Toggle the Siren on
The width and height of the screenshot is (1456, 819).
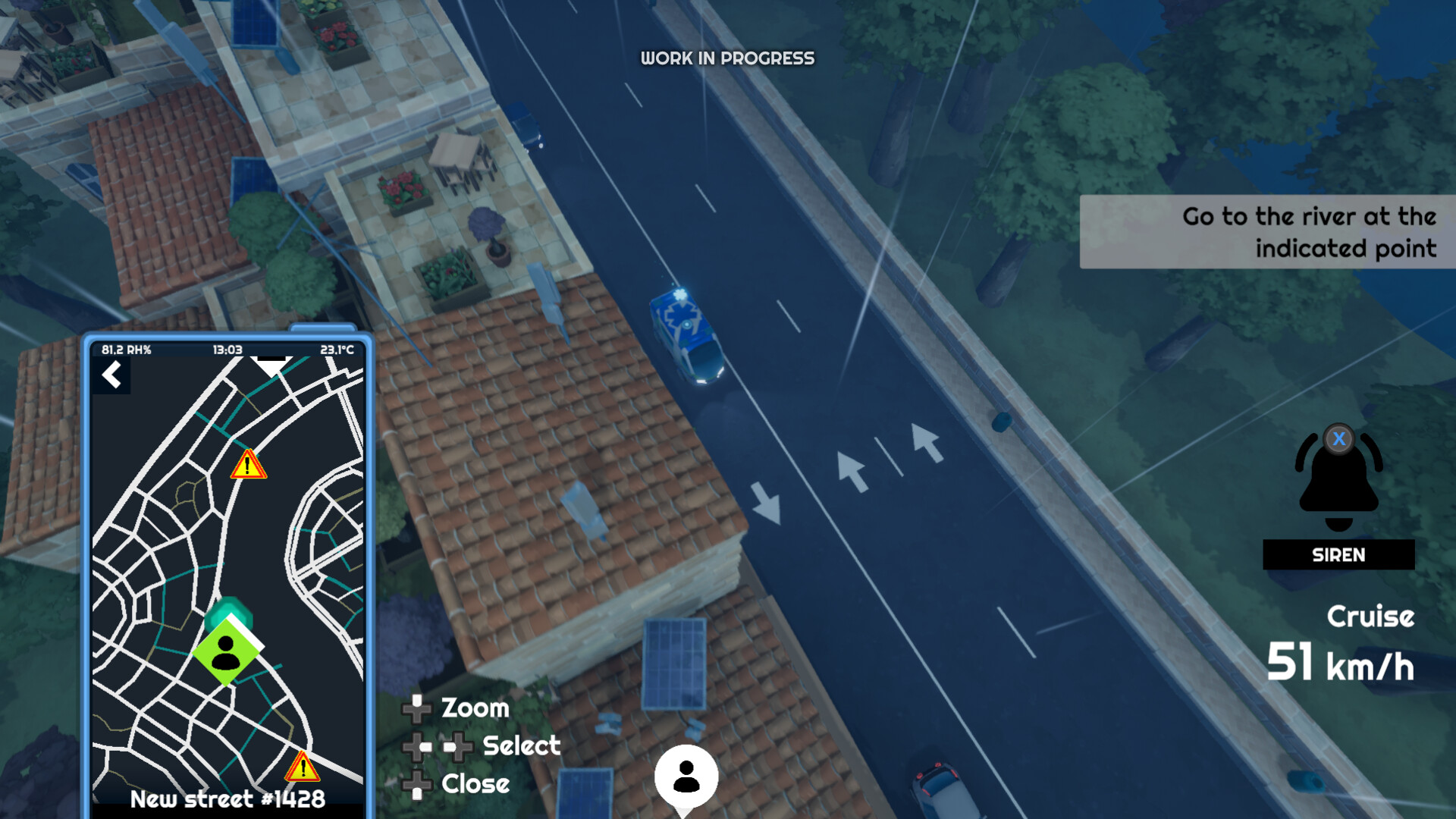[1338, 555]
